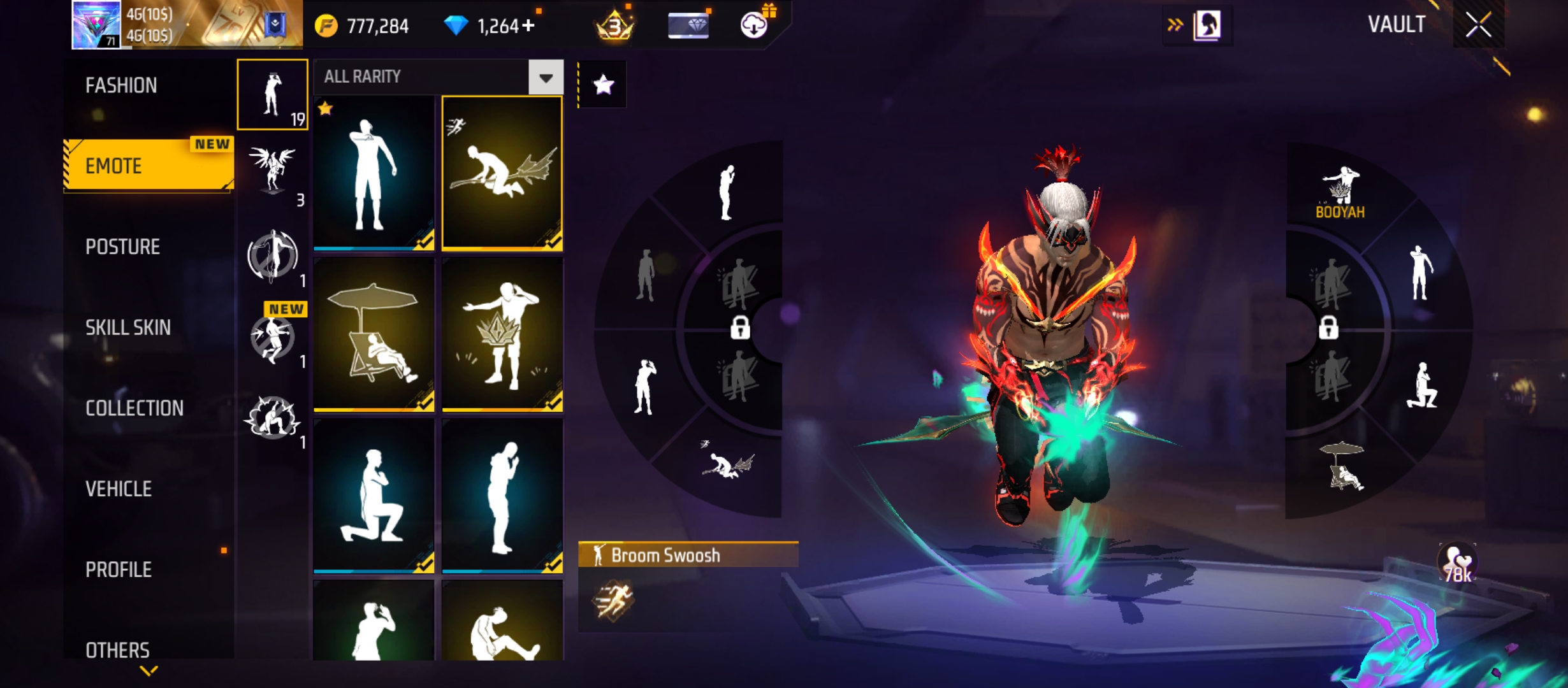Image resolution: width=1568 pixels, height=688 pixels.
Task: Open the Fashion vault category
Action: [x=121, y=85]
